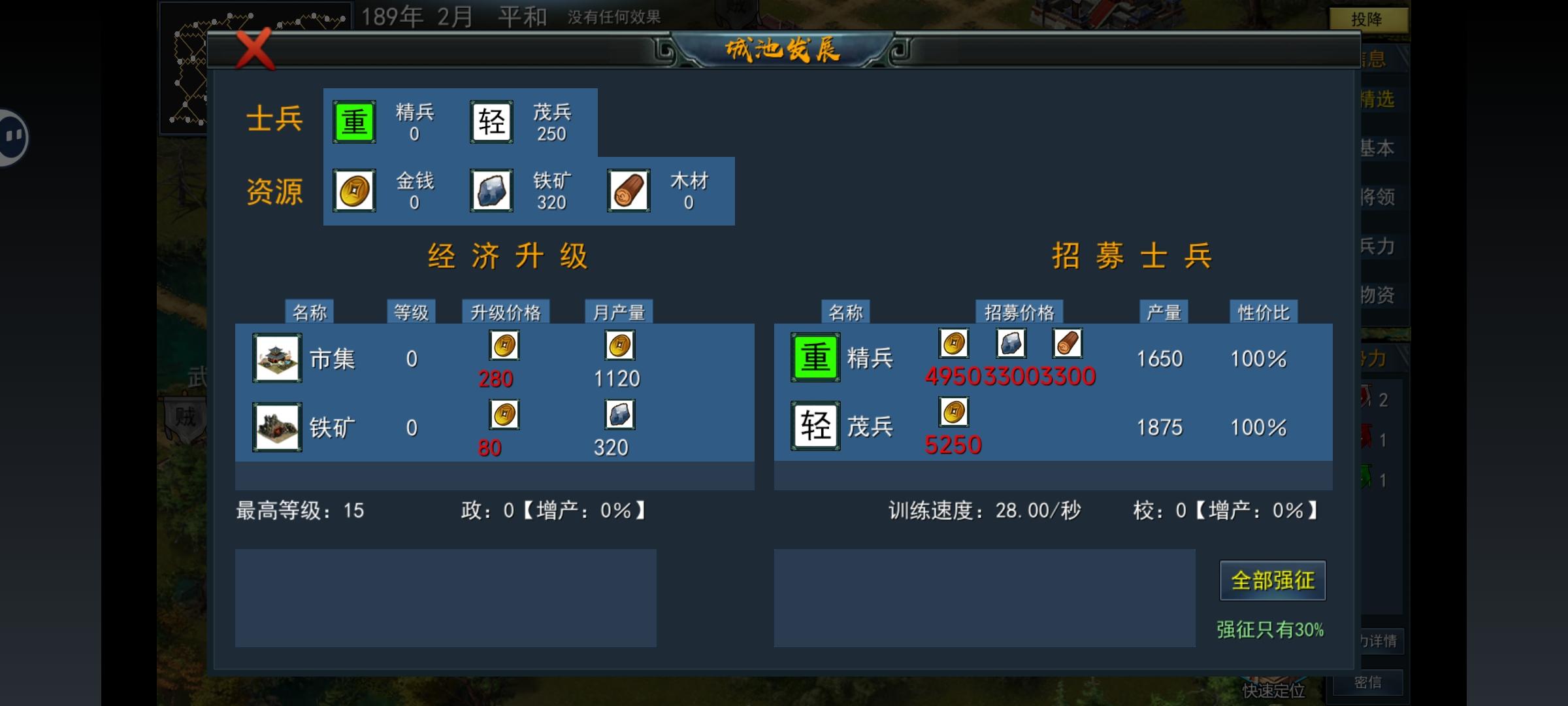
Task: Toggle the 轻 selector next to 茂兵 count
Action: [x=490, y=121]
